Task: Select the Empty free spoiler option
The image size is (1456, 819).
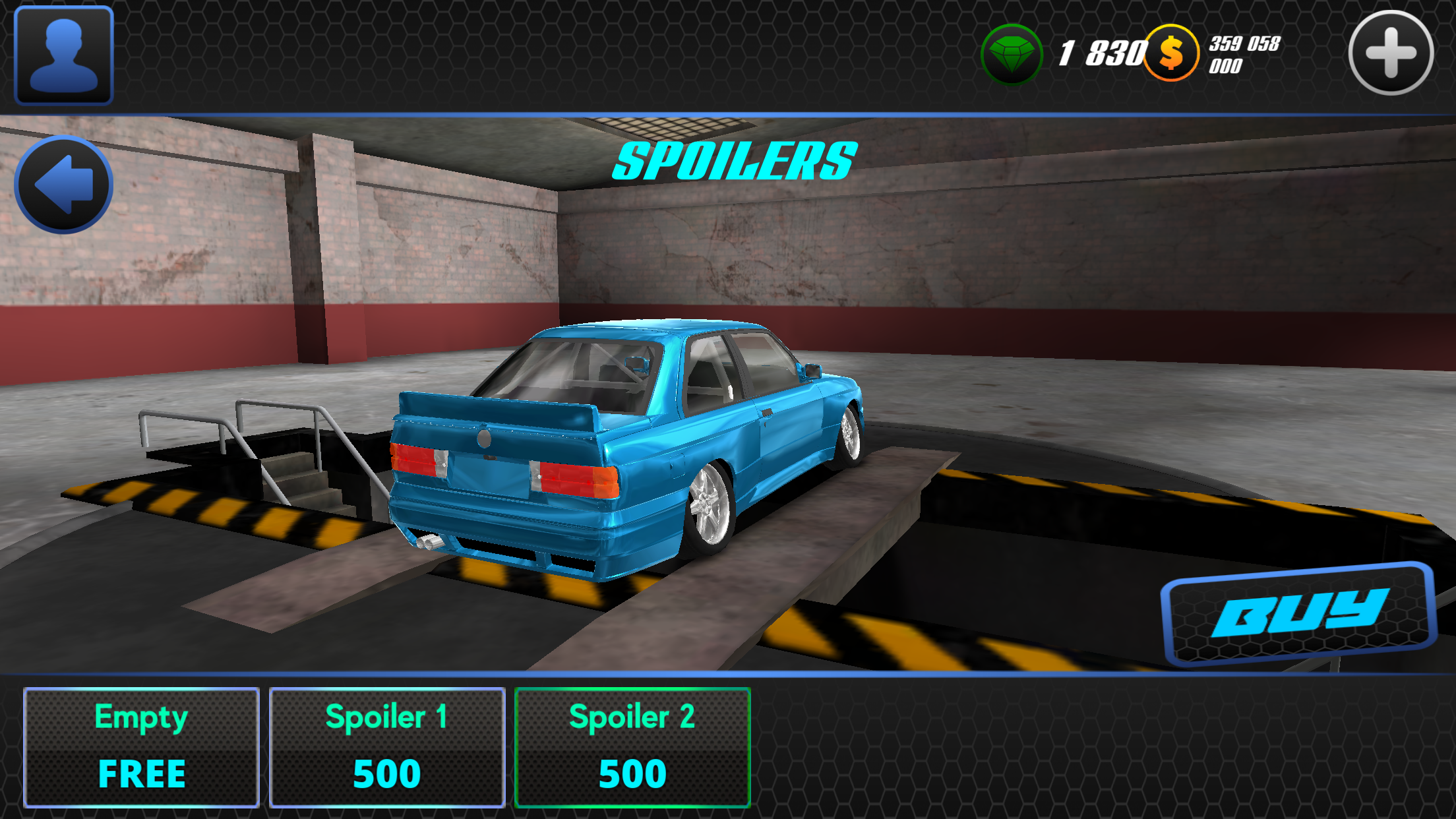Action: [141, 747]
